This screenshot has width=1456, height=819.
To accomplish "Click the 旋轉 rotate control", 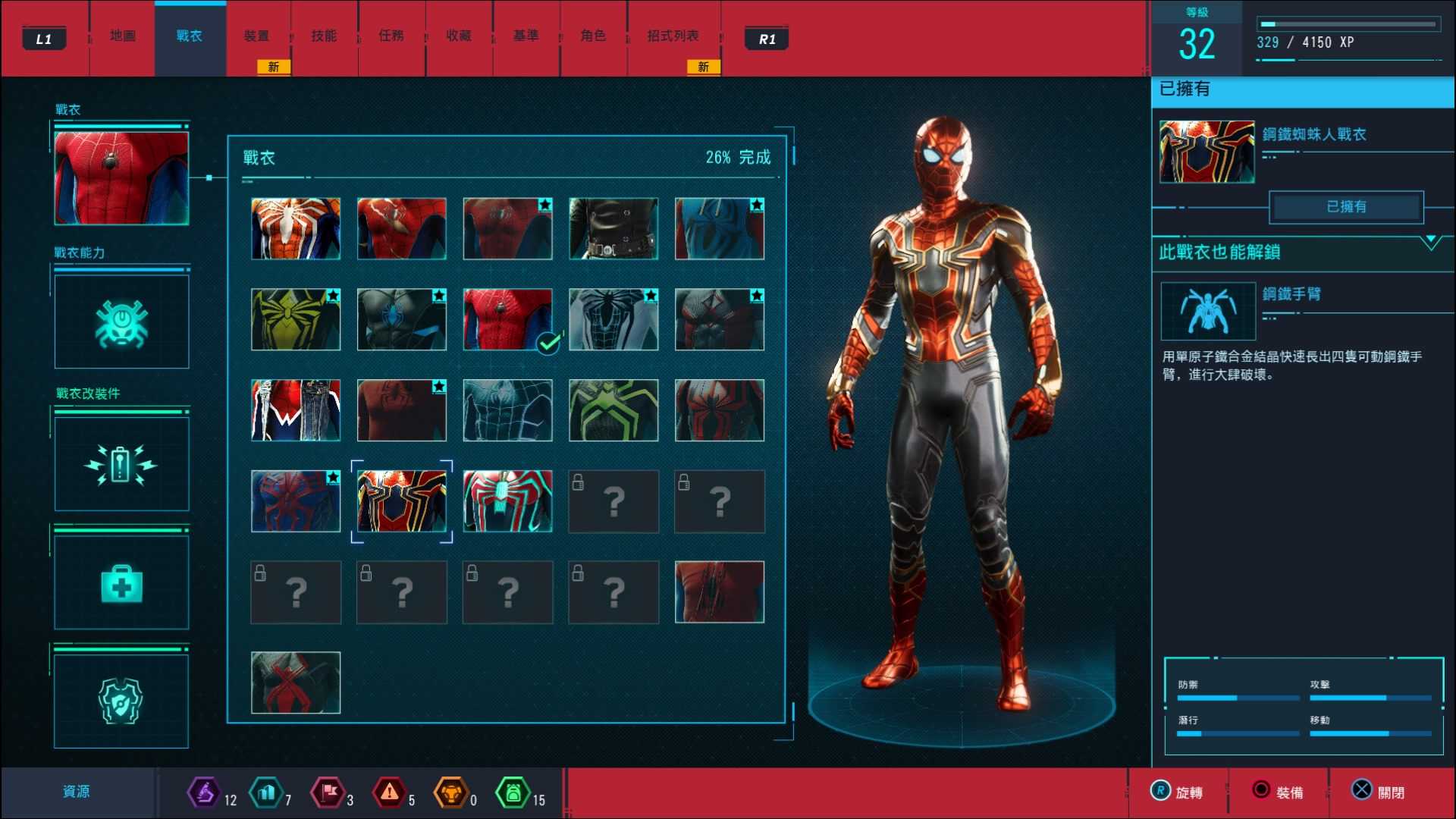I will [1178, 791].
